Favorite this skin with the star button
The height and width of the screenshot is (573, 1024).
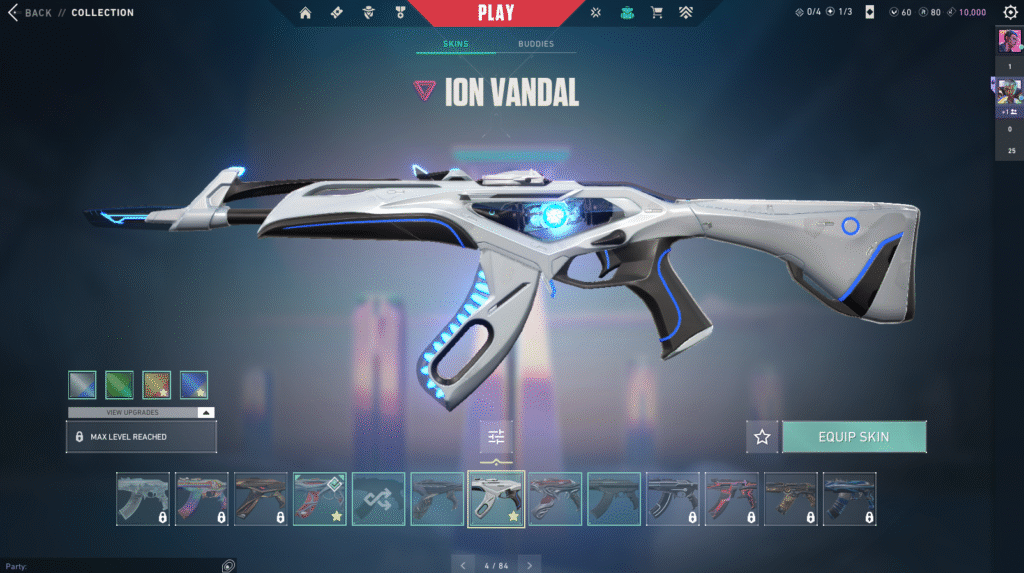762,437
